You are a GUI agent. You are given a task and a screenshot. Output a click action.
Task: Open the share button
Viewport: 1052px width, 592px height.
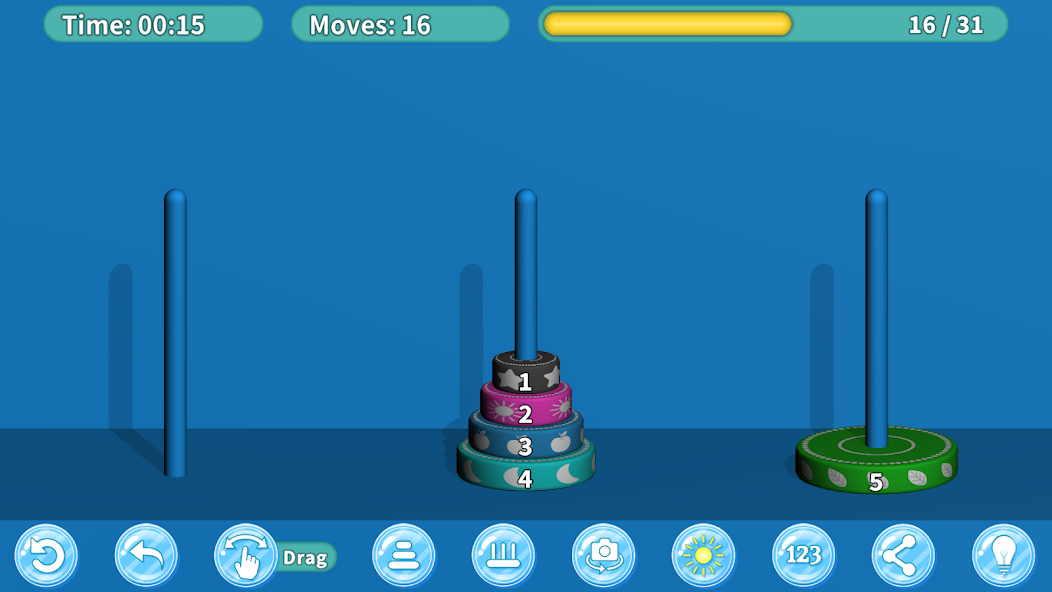tap(904, 555)
